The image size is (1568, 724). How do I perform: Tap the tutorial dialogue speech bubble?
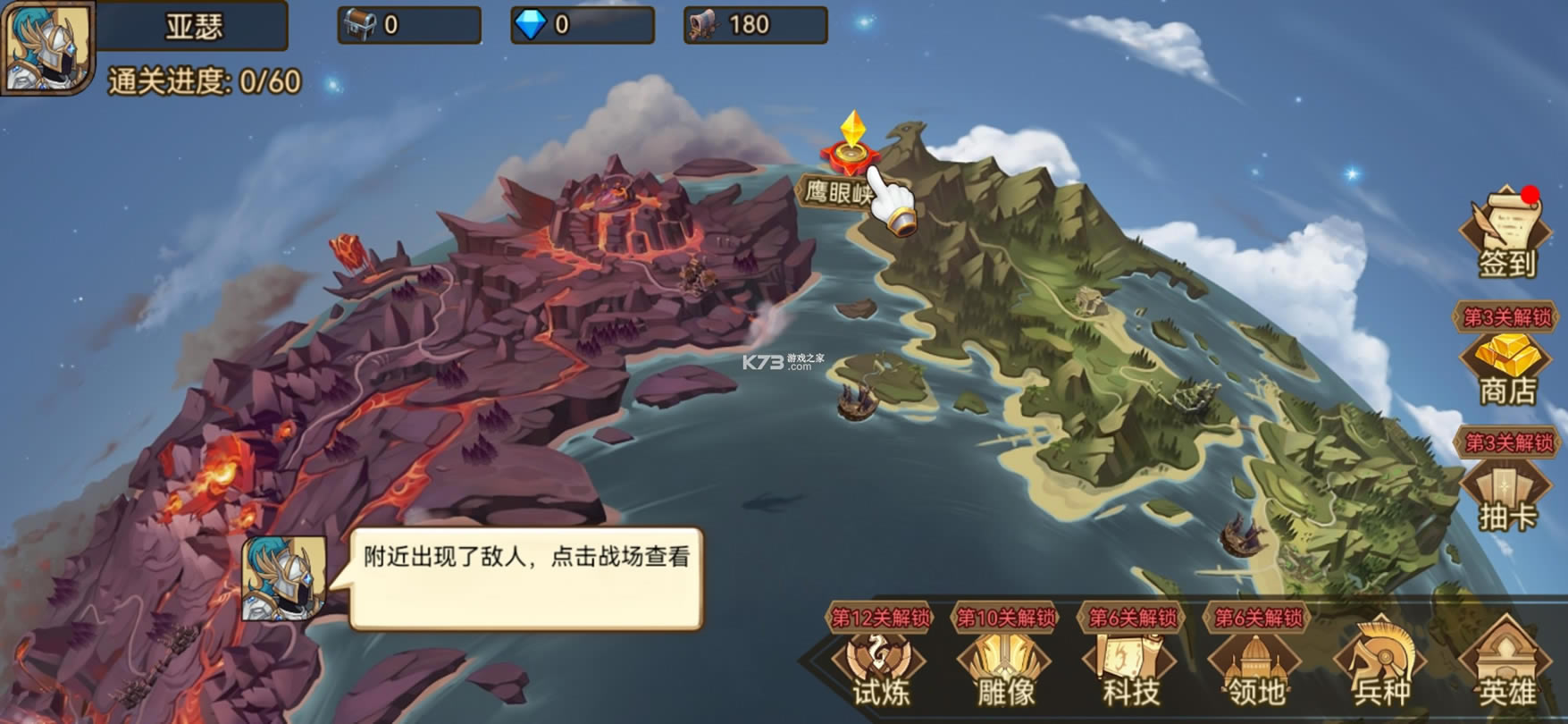coord(525,578)
